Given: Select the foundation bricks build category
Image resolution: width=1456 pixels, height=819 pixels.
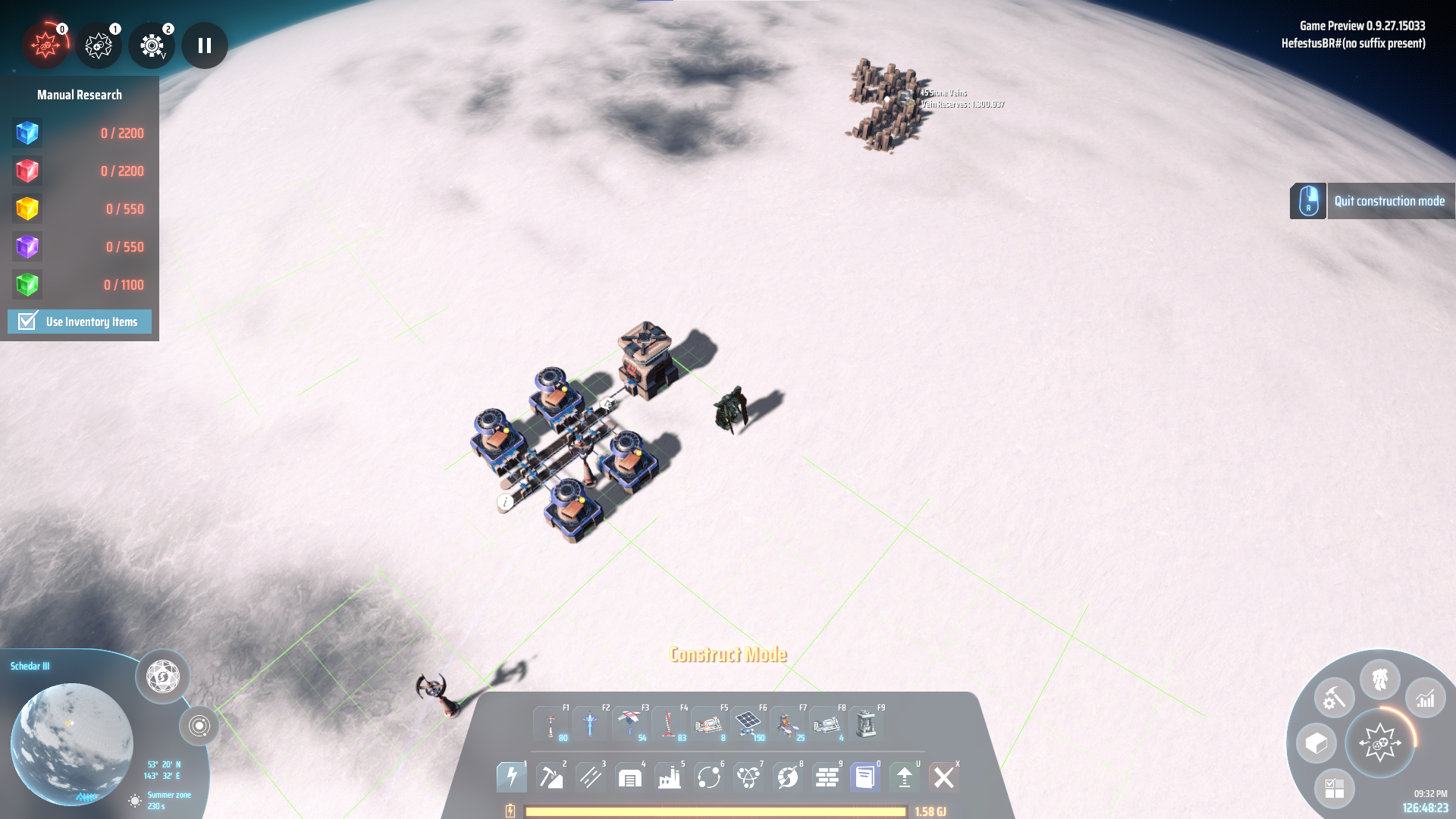Looking at the screenshot, I should [827, 777].
